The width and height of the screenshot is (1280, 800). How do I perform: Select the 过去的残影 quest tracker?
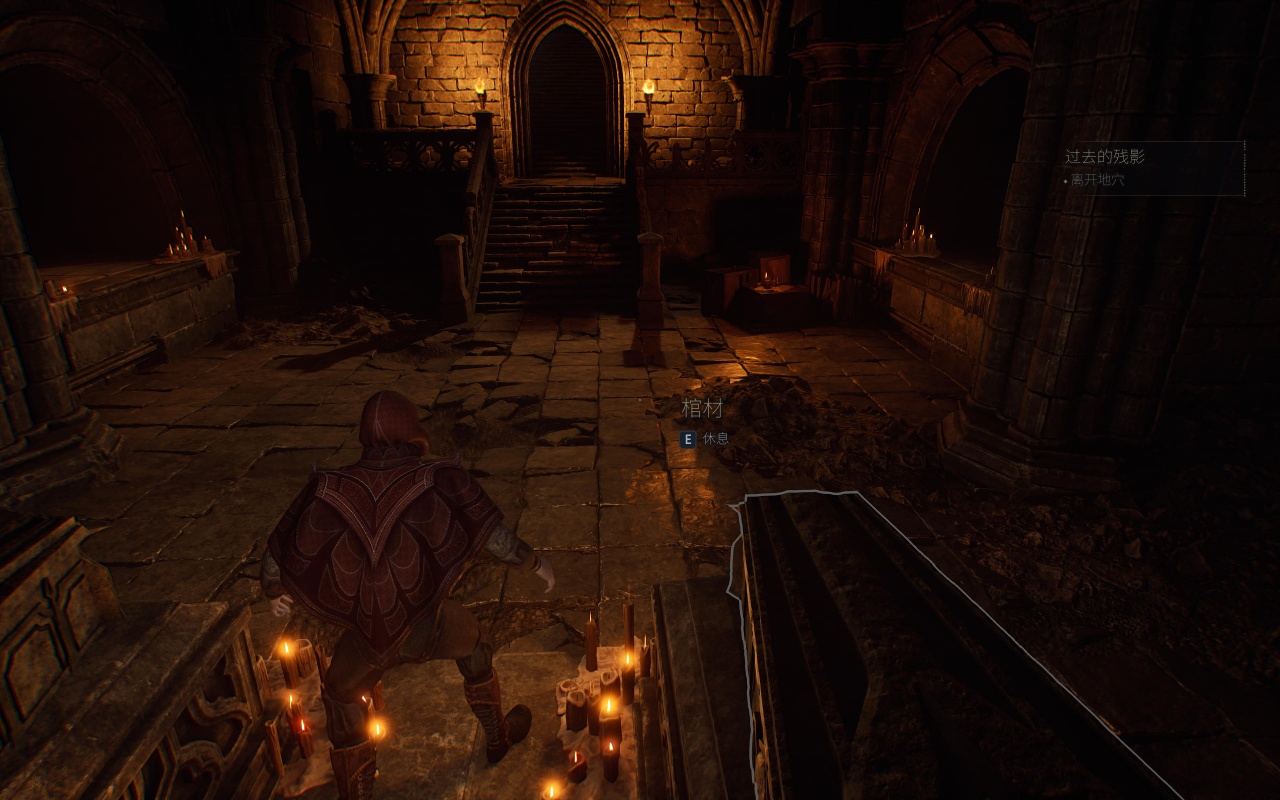(1105, 157)
